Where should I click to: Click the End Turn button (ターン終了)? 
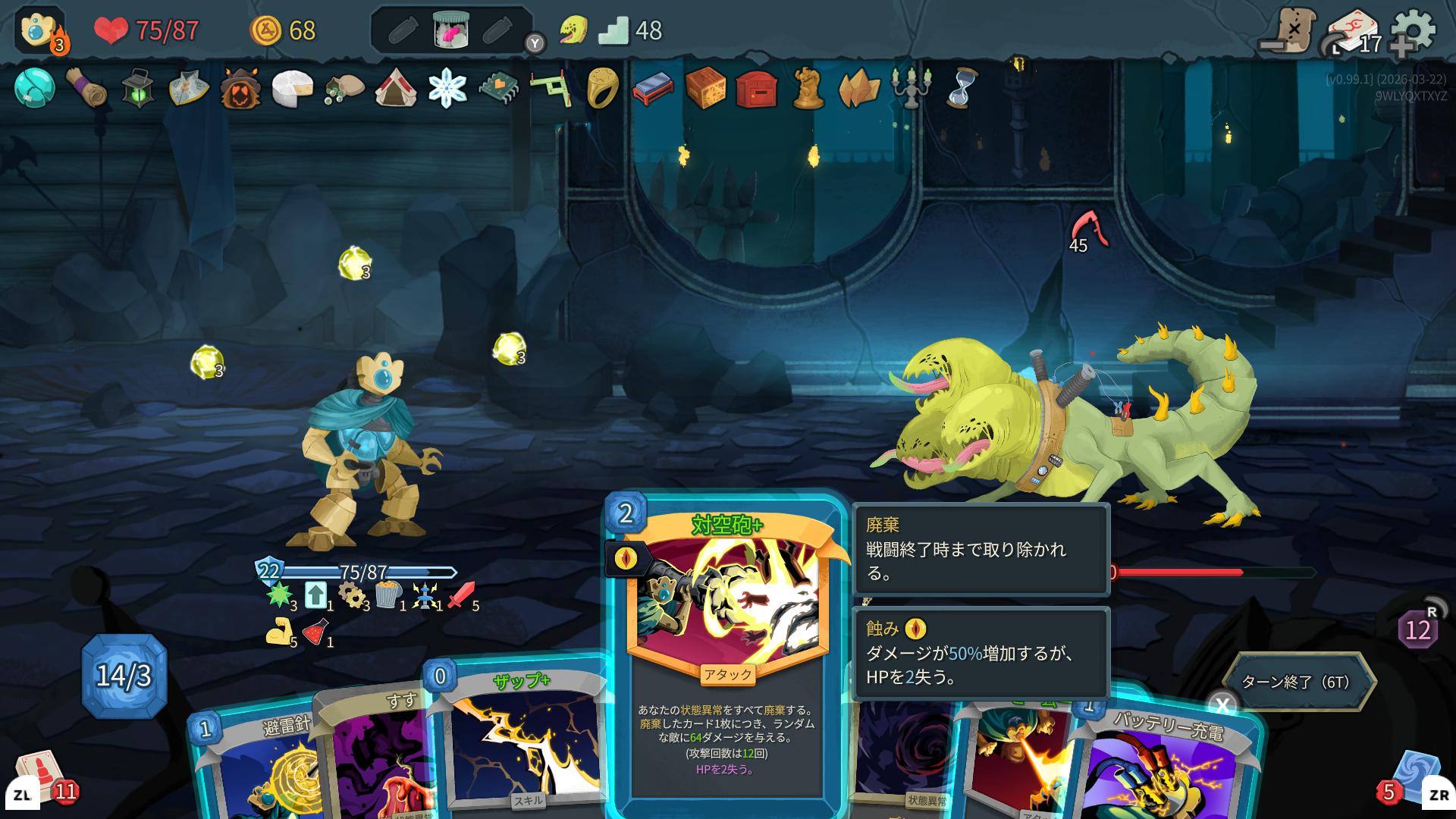[1298, 682]
